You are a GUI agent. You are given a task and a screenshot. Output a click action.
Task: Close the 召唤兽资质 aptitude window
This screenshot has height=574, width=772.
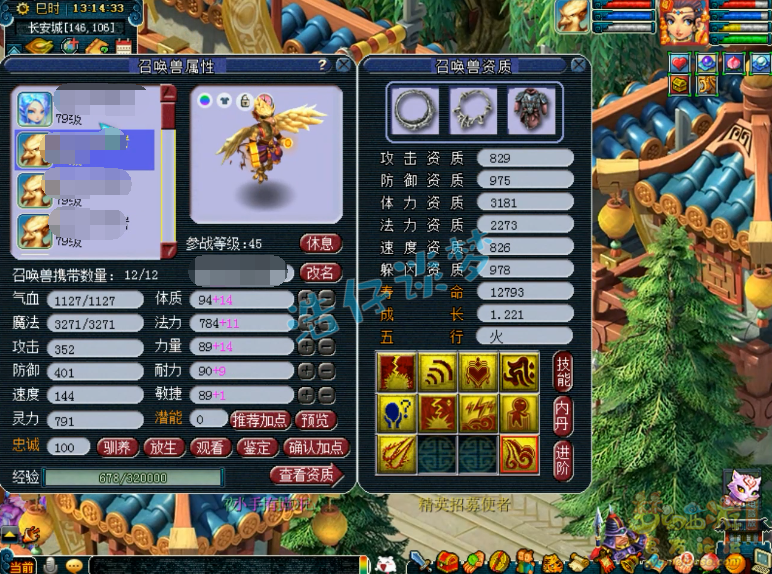pos(579,65)
